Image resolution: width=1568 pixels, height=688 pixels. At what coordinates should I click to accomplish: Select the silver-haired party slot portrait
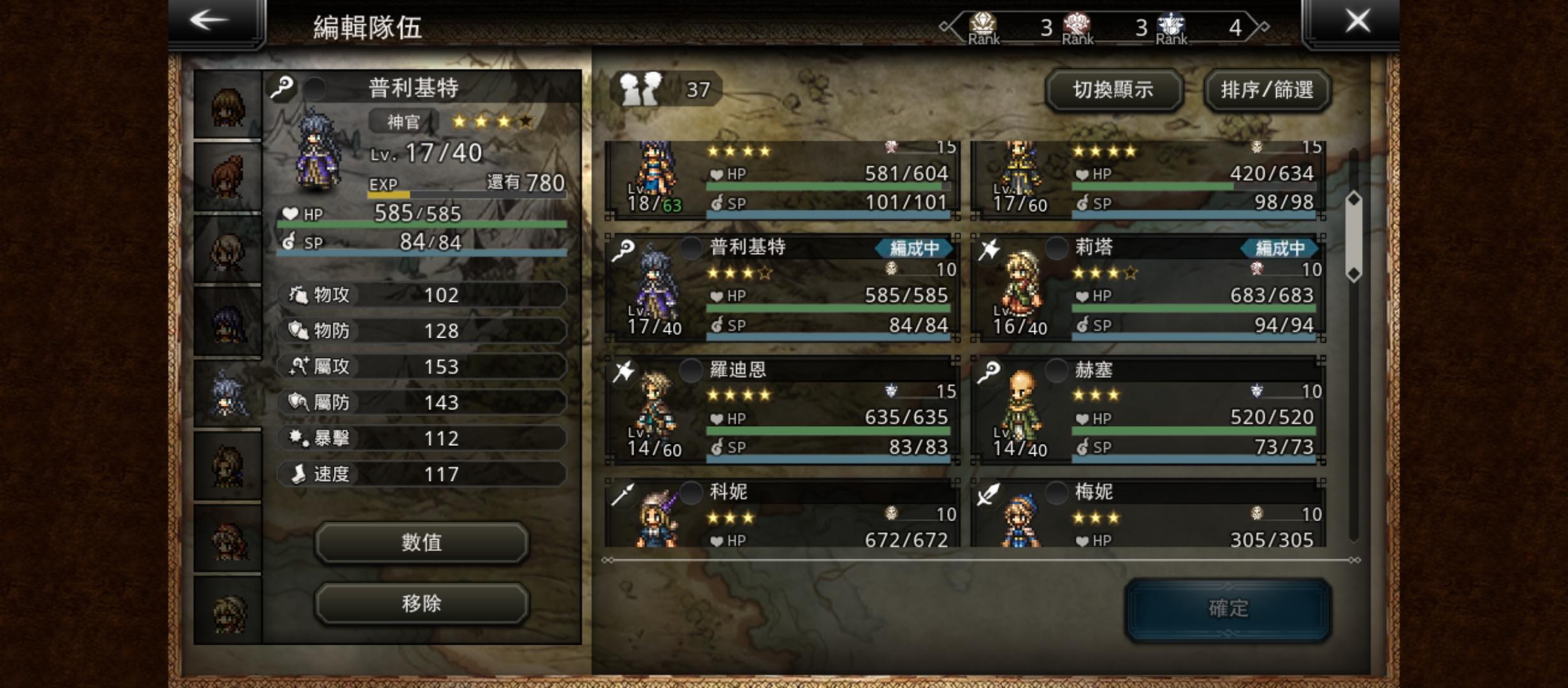228,393
